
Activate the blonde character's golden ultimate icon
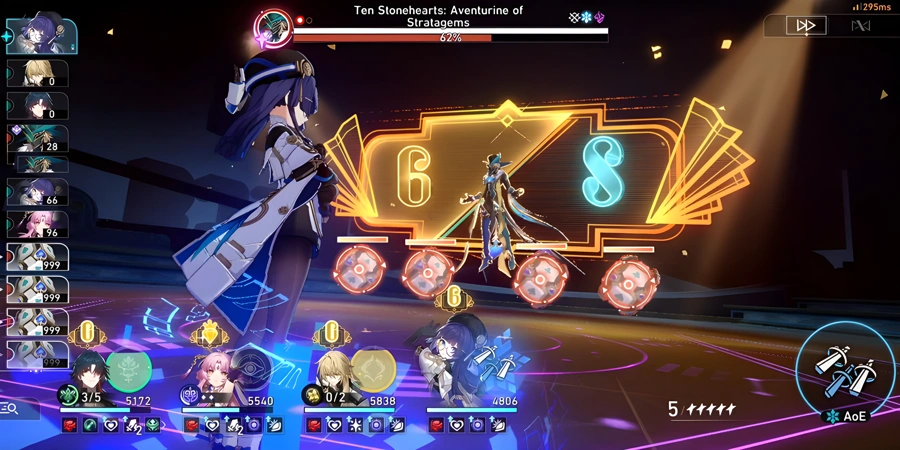tap(372, 369)
